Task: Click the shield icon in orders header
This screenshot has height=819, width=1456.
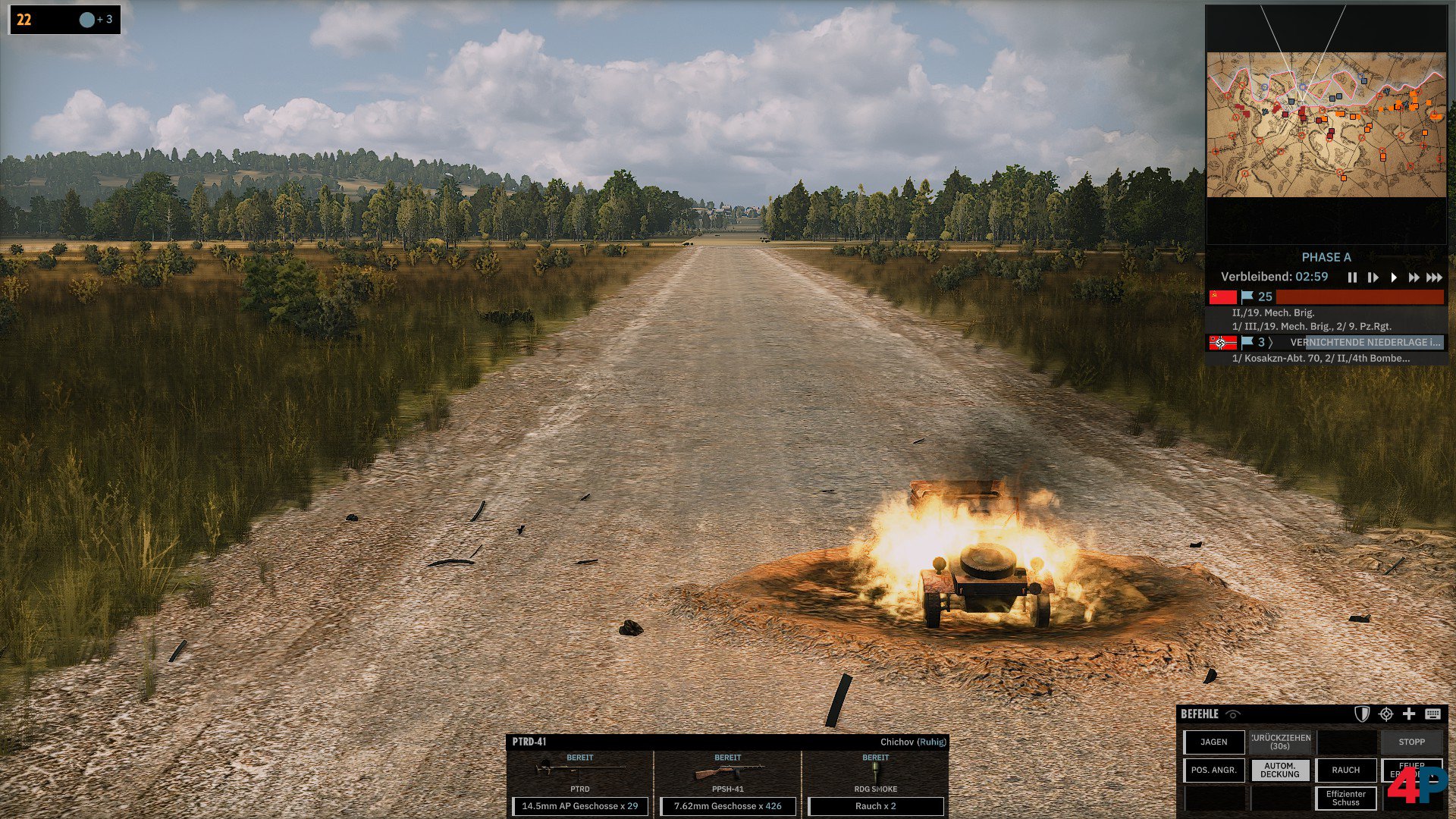Action: [1362, 714]
